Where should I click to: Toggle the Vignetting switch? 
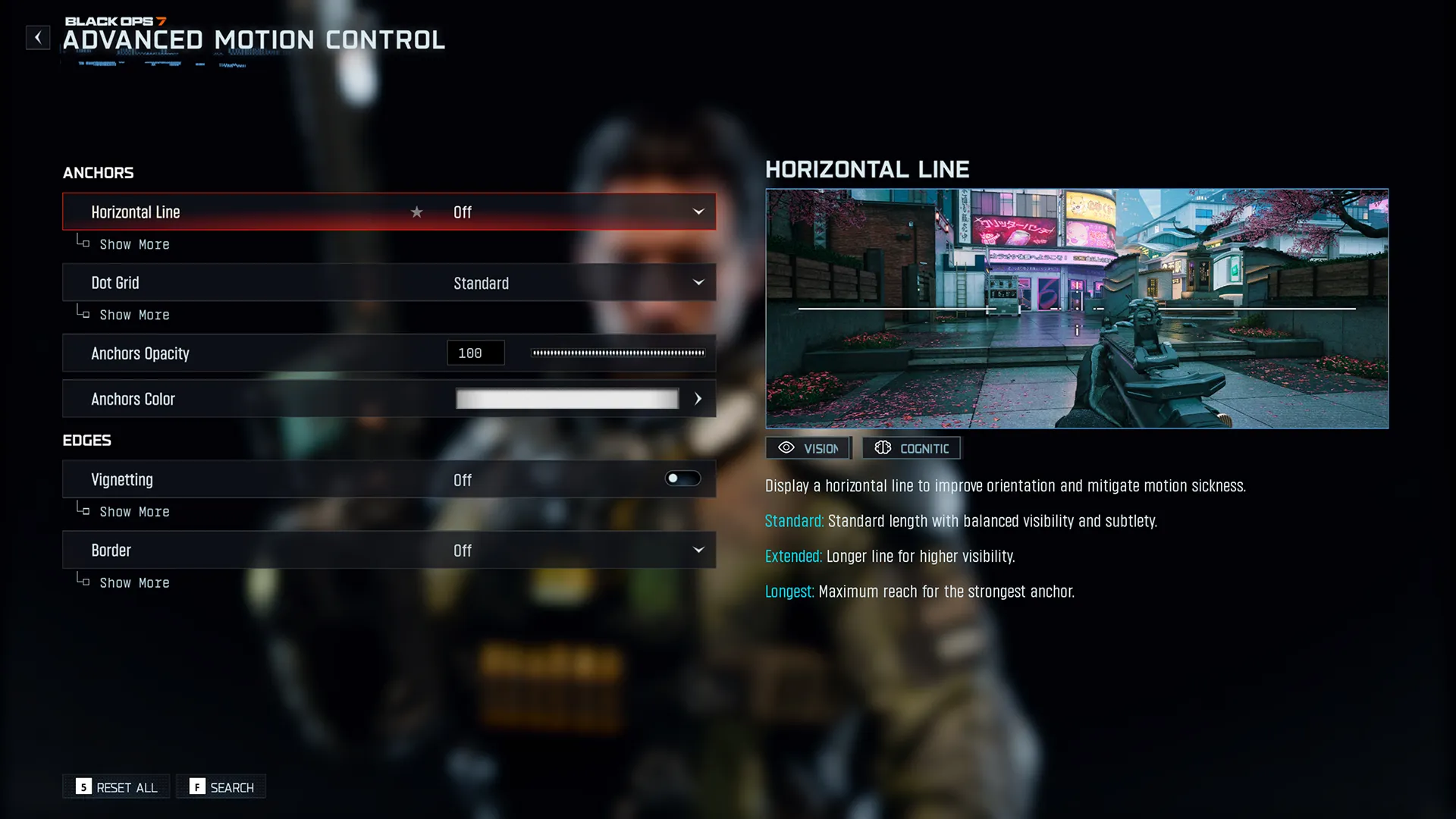682,479
